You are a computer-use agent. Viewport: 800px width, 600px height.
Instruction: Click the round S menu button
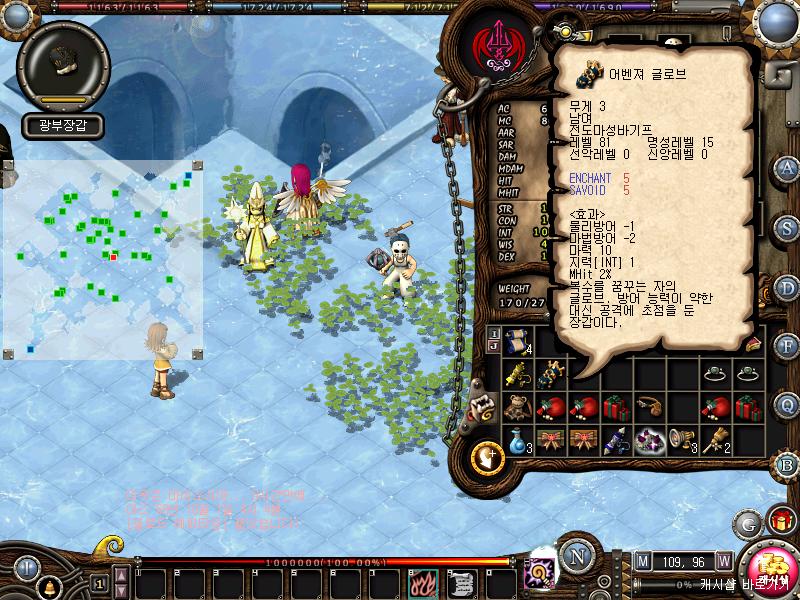click(788, 227)
